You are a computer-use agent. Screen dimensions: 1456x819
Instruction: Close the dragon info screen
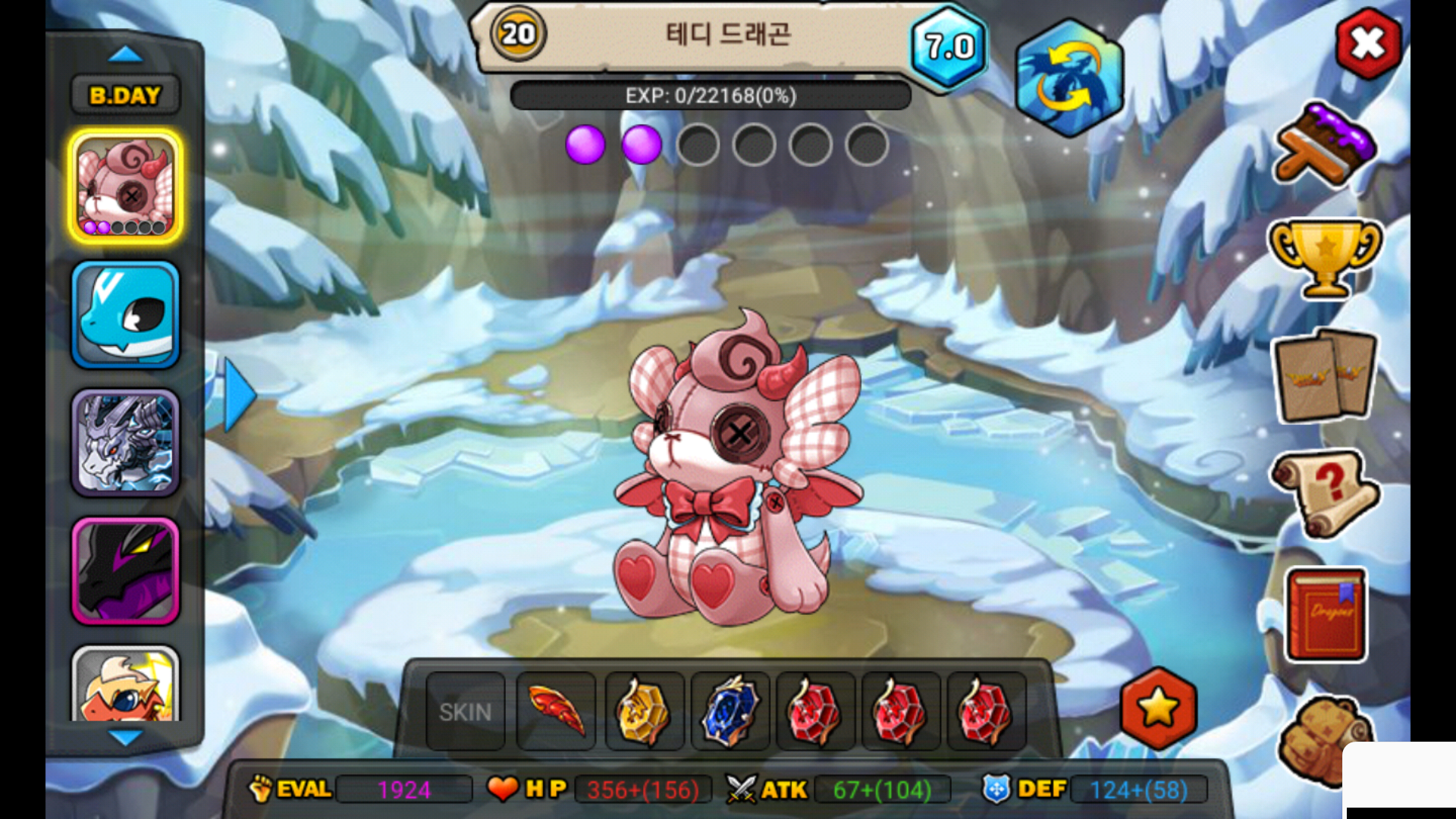(1367, 44)
